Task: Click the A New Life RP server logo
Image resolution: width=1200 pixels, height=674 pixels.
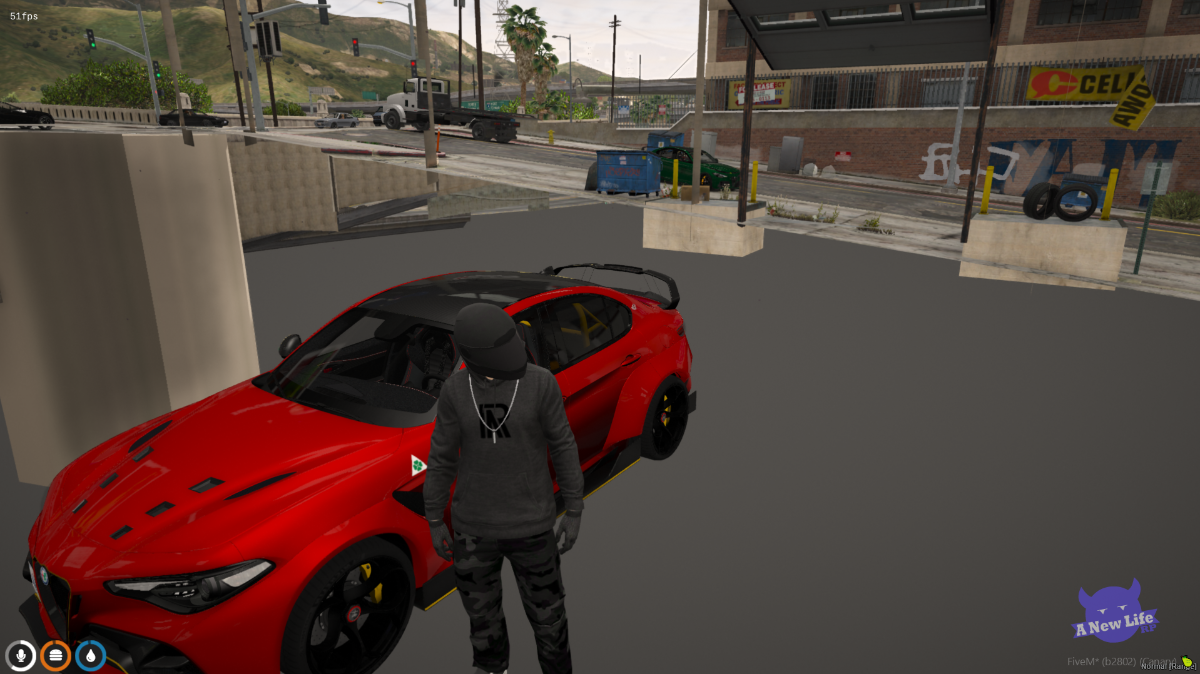Action: pos(1114,613)
